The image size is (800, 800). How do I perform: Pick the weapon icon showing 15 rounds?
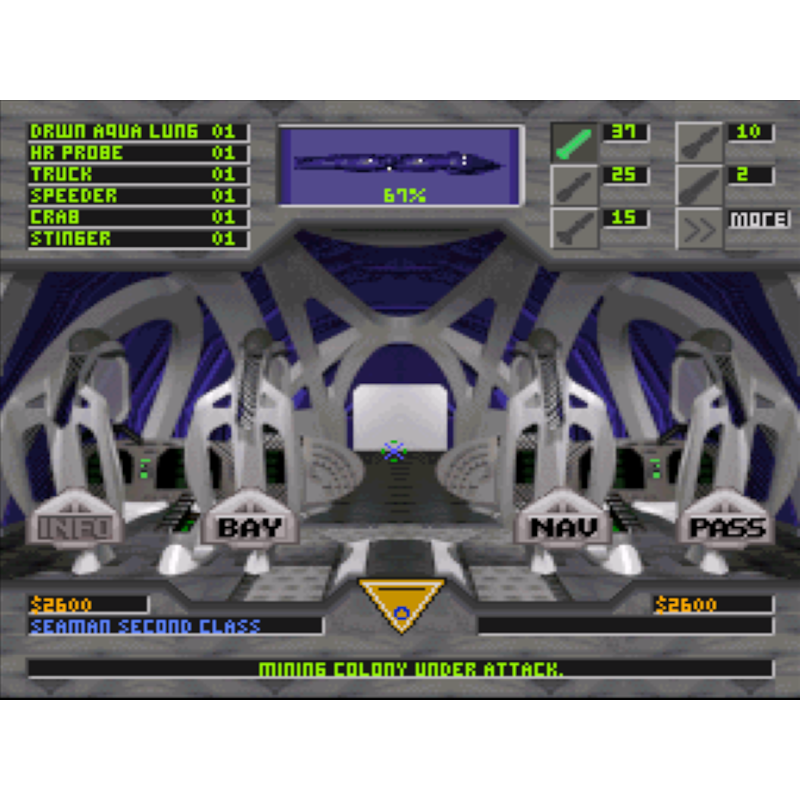[x=574, y=229]
